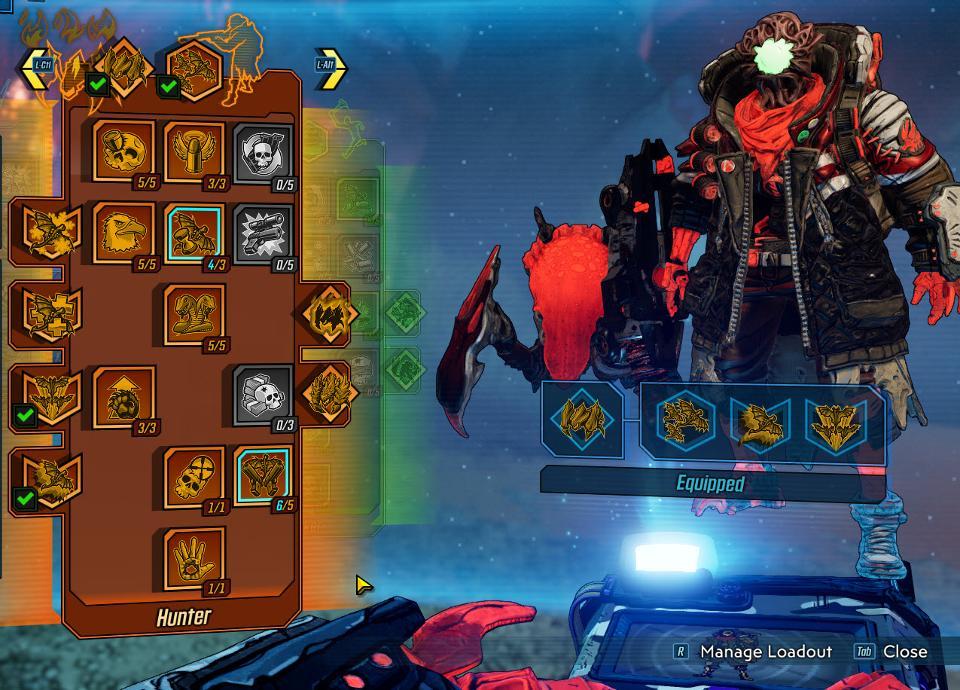The image size is (960, 690).
Task: Select the eagle head skill at 5/5
Action: pos(124,233)
